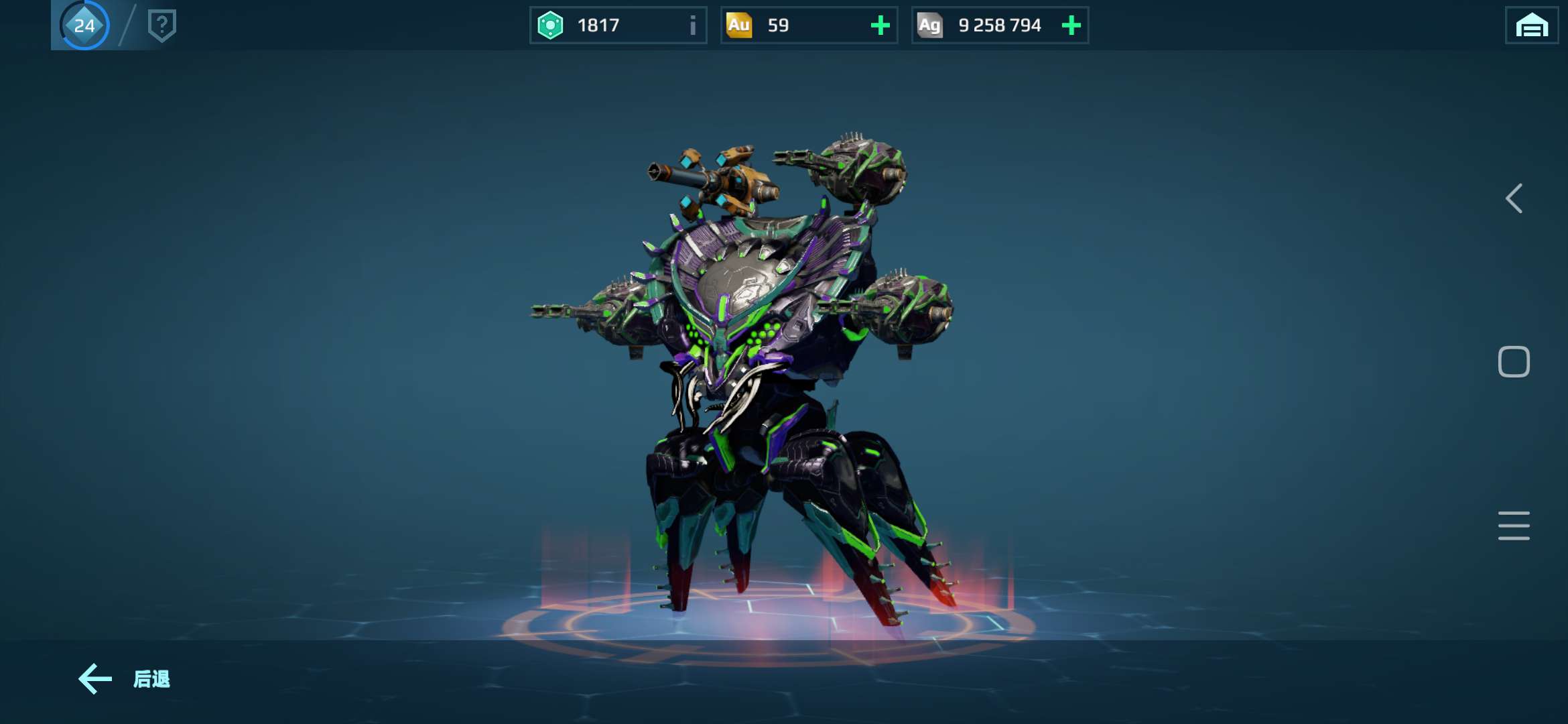Open the question mark shield icon

click(161, 25)
